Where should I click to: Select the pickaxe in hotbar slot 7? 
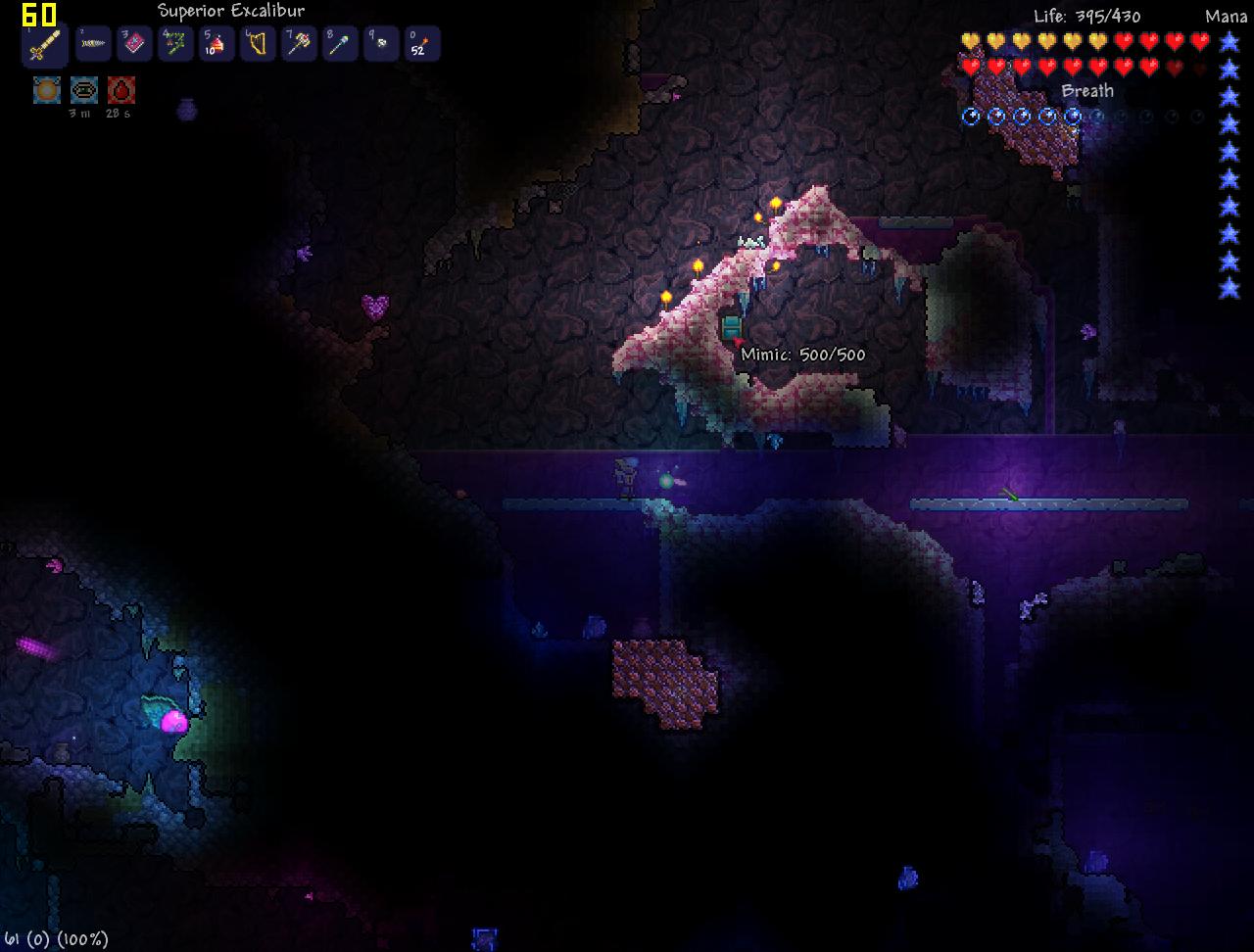299,43
